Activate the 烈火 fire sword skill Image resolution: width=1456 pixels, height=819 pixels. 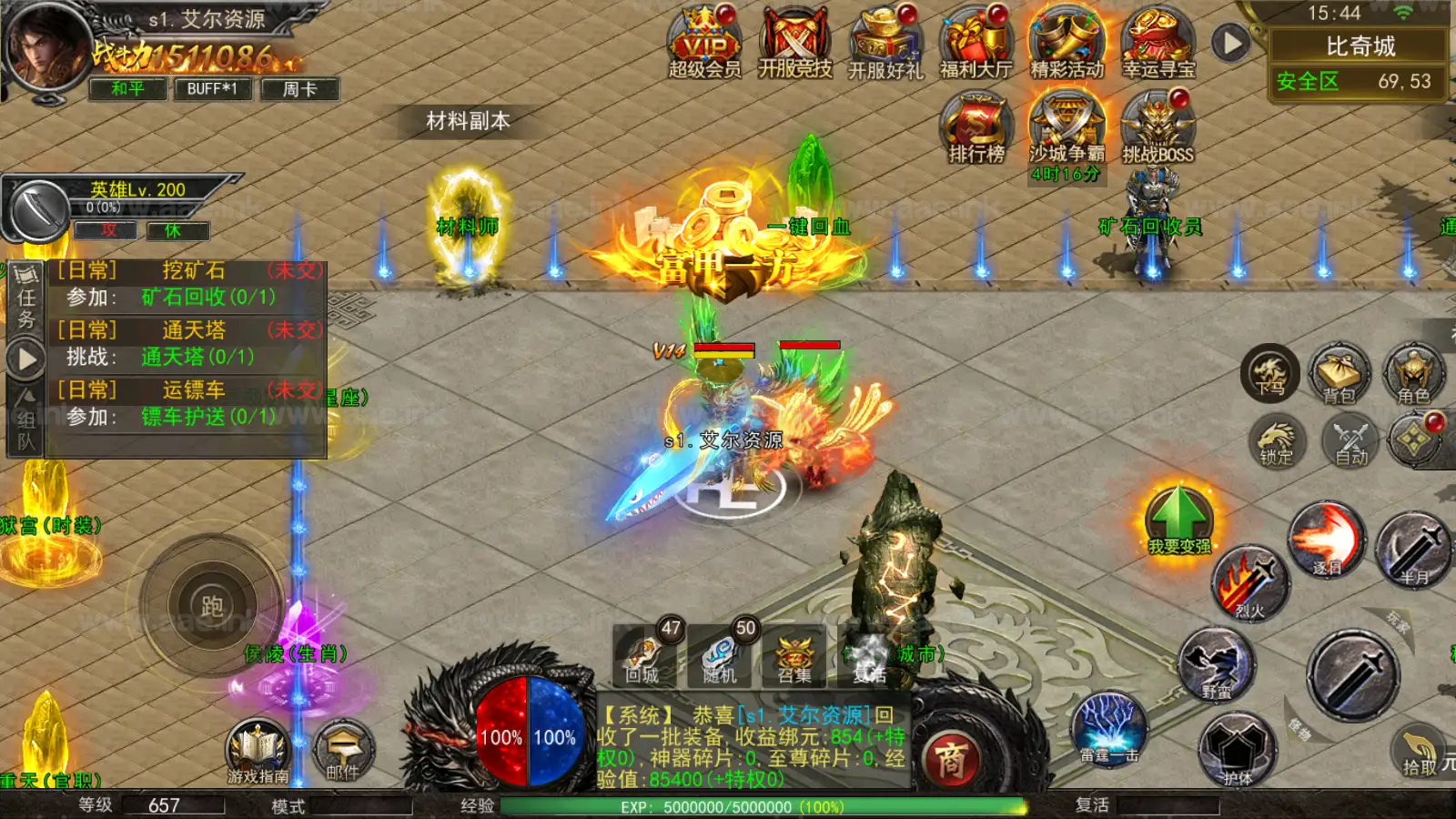(x=1249, y=584)
